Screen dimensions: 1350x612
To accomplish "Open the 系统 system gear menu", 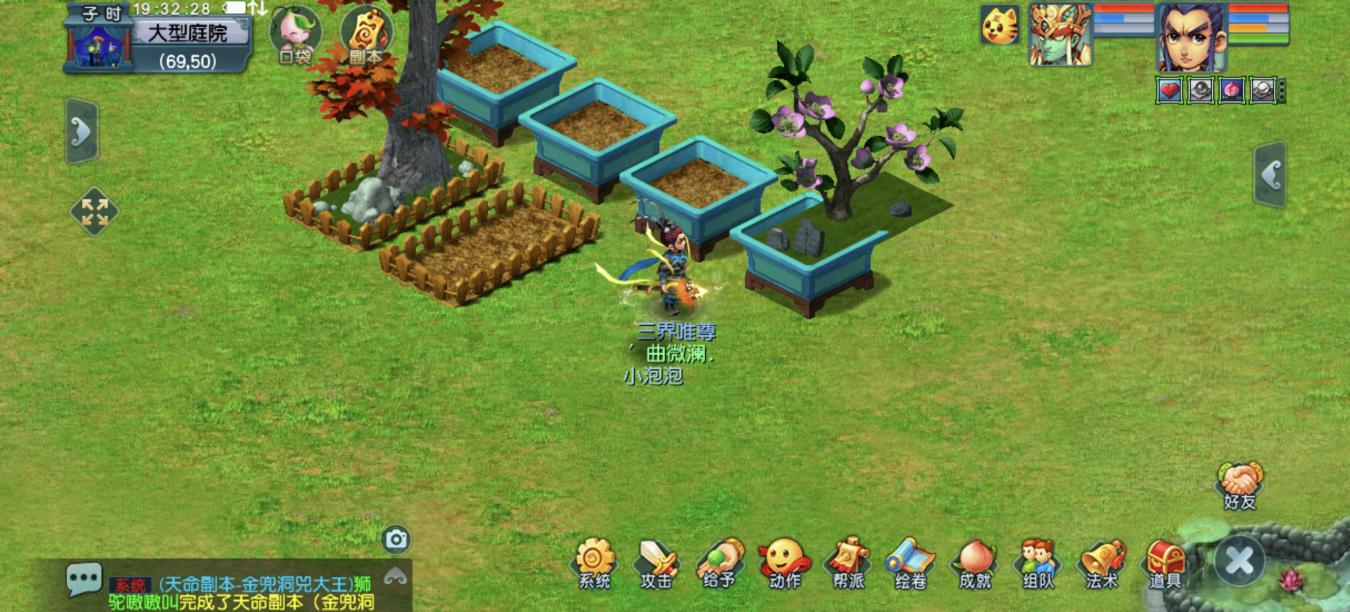I will click(594, 562).
